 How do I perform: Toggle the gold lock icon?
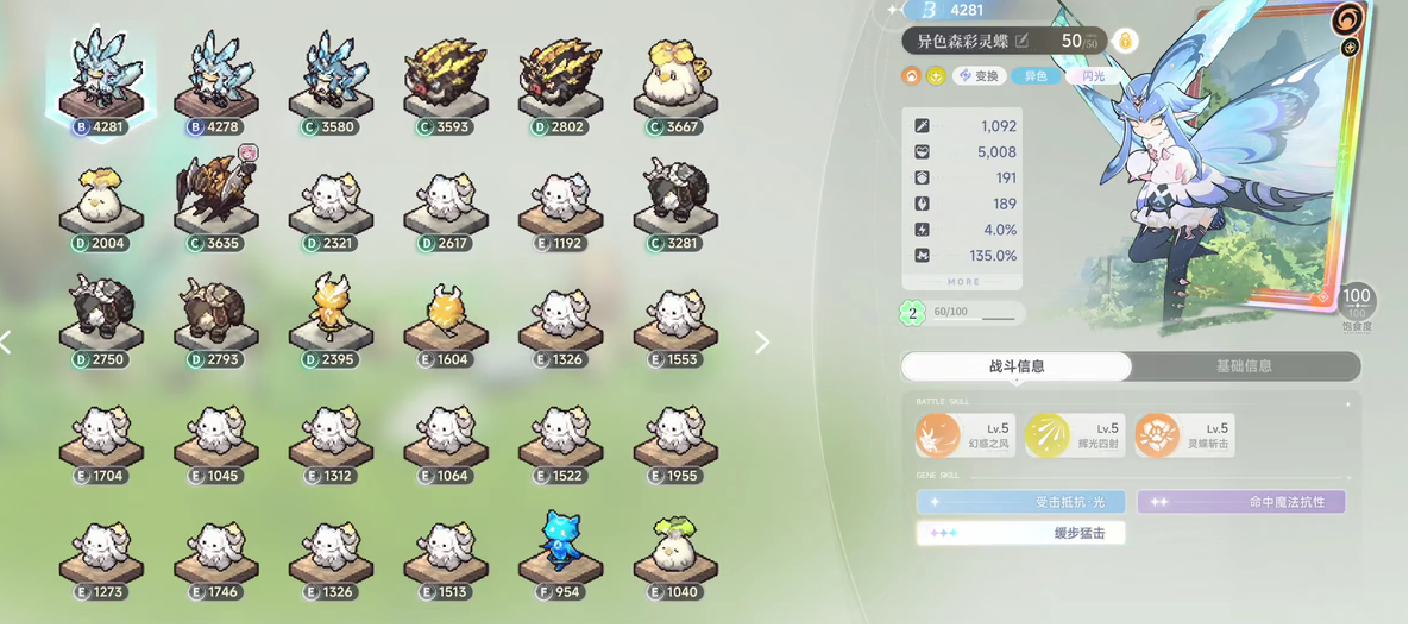click(x=1125, y=41)
